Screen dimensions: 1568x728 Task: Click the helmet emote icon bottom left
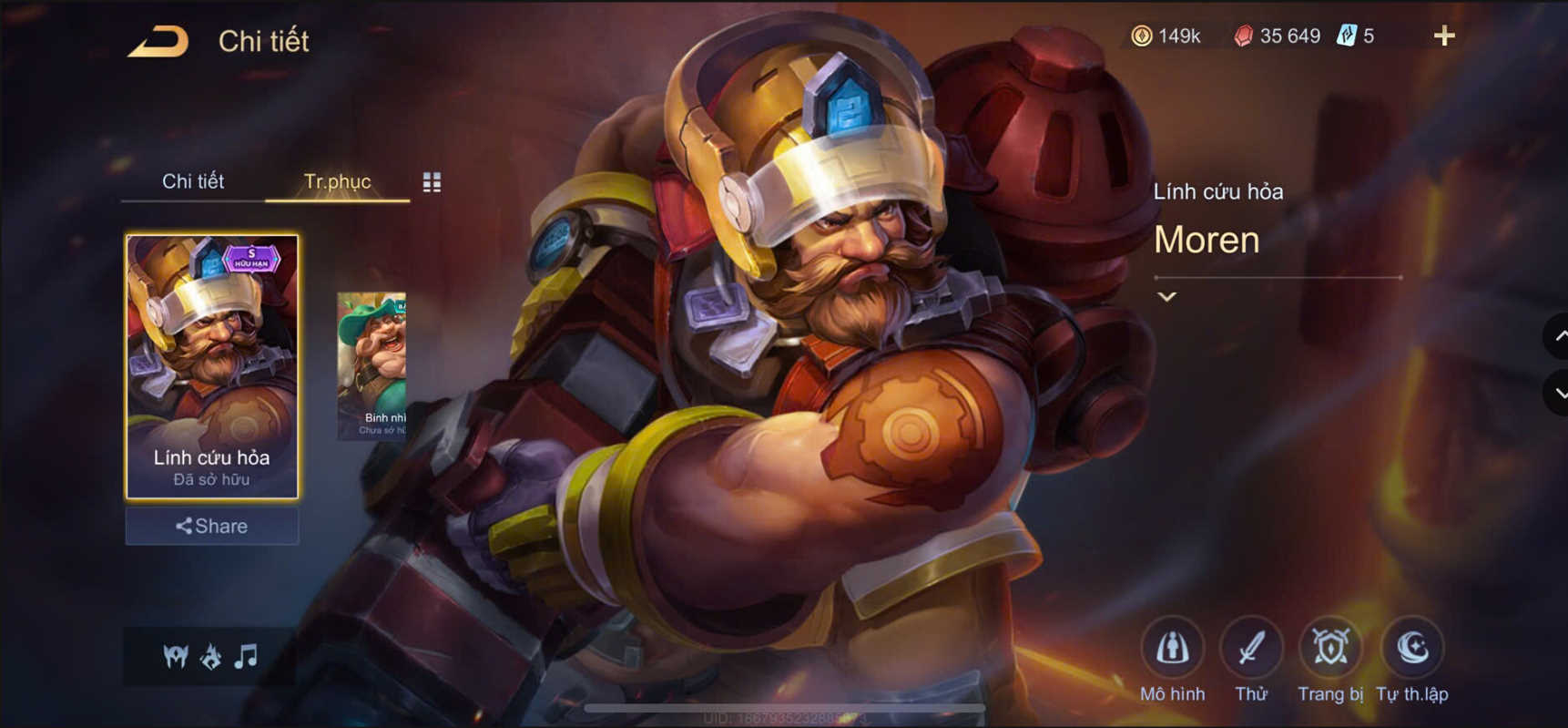(x=175, y=656)
